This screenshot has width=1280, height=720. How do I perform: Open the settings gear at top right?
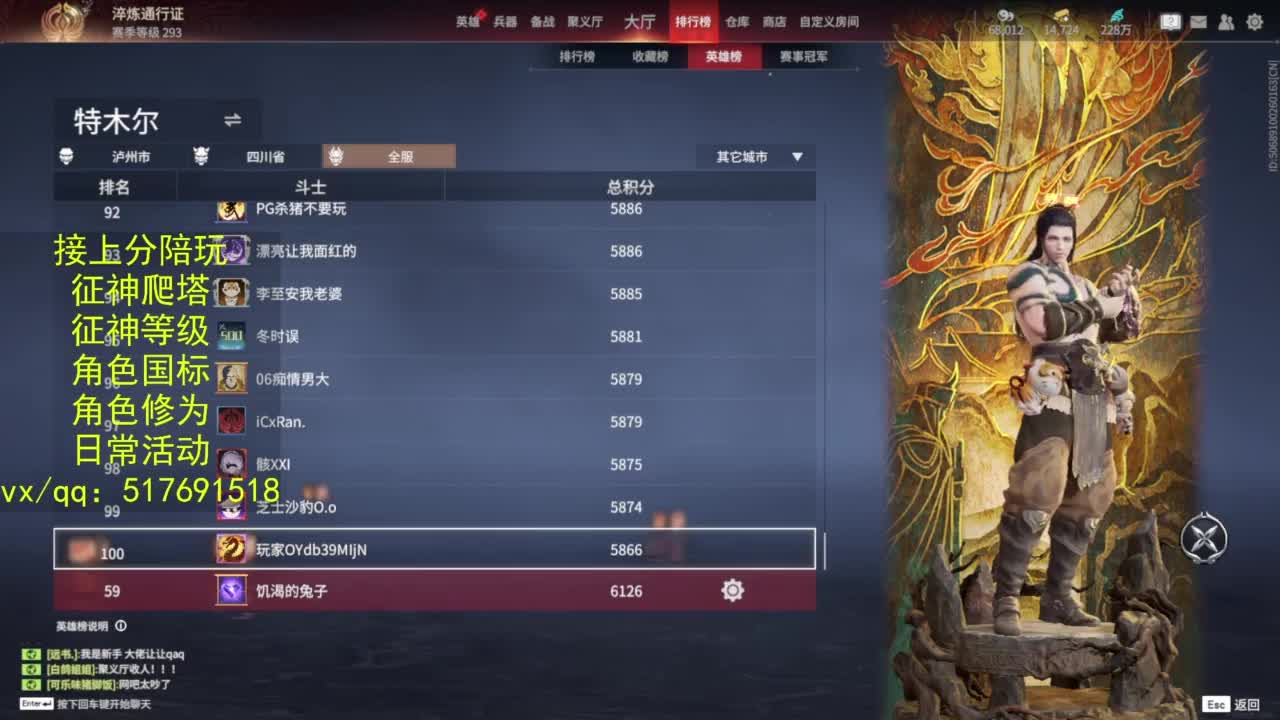click(x=1253, y=21)
